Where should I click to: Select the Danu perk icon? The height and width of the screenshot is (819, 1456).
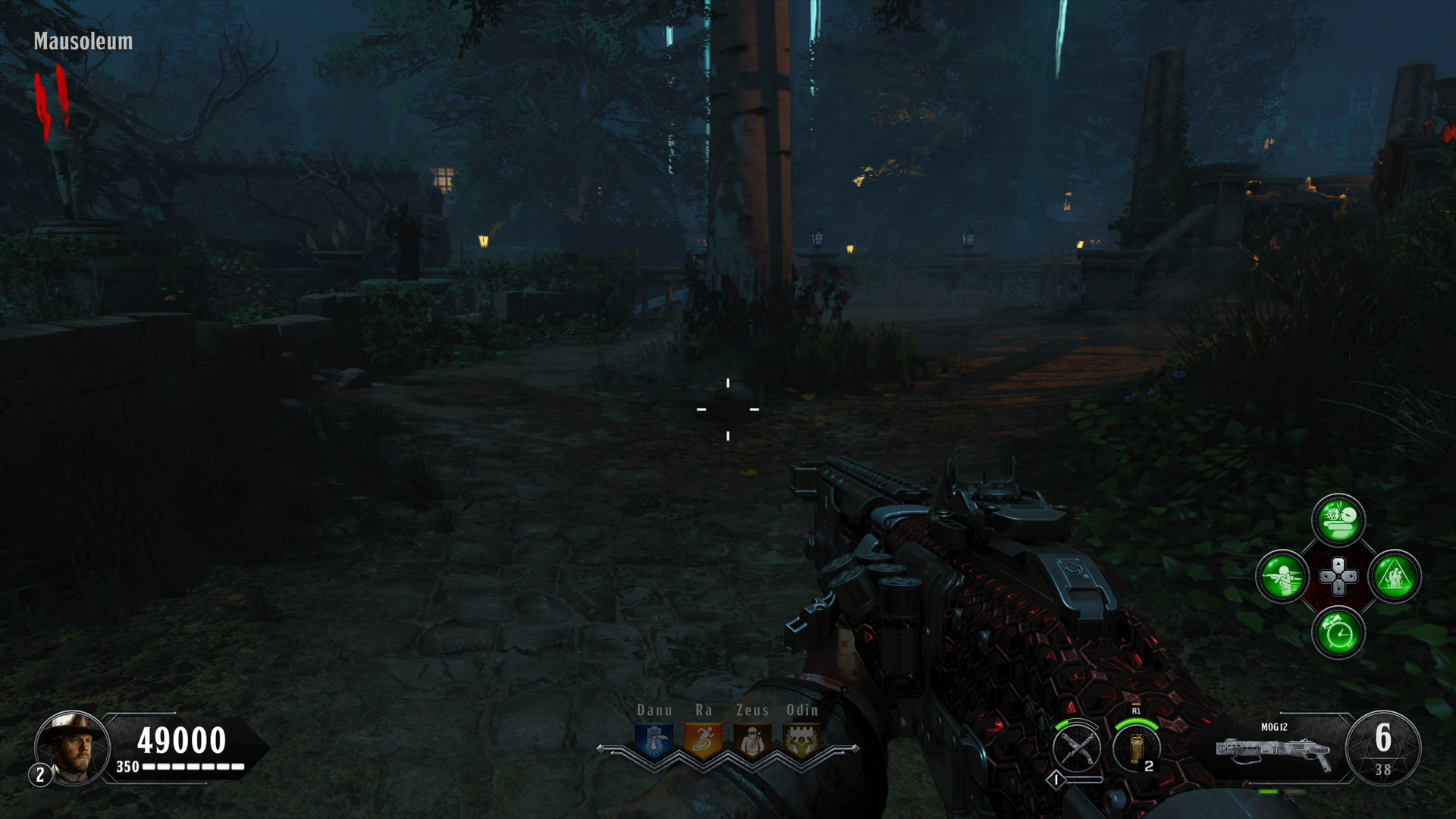tap(654, 741)
